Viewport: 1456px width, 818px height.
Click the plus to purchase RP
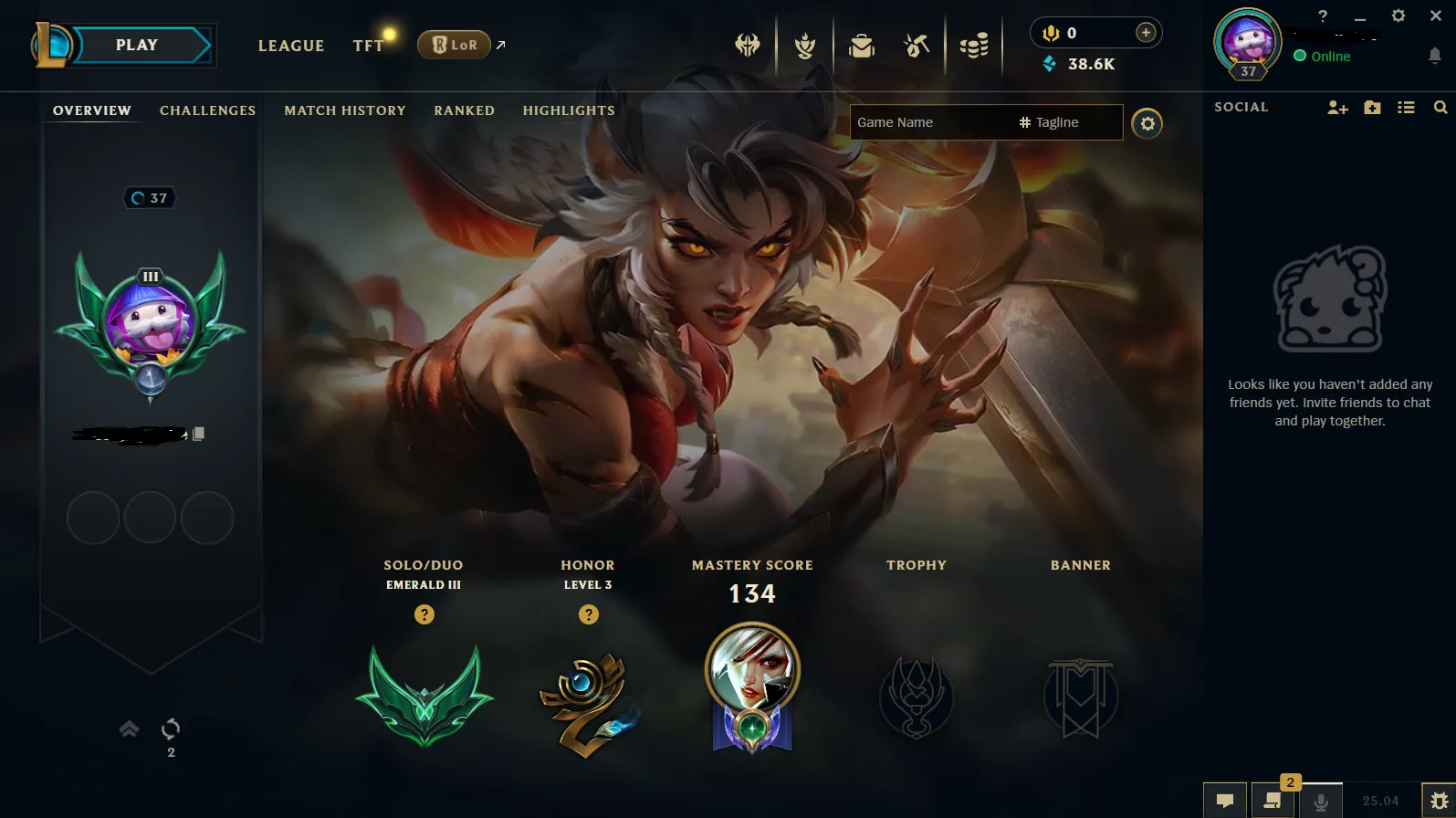click(1145, 31)
